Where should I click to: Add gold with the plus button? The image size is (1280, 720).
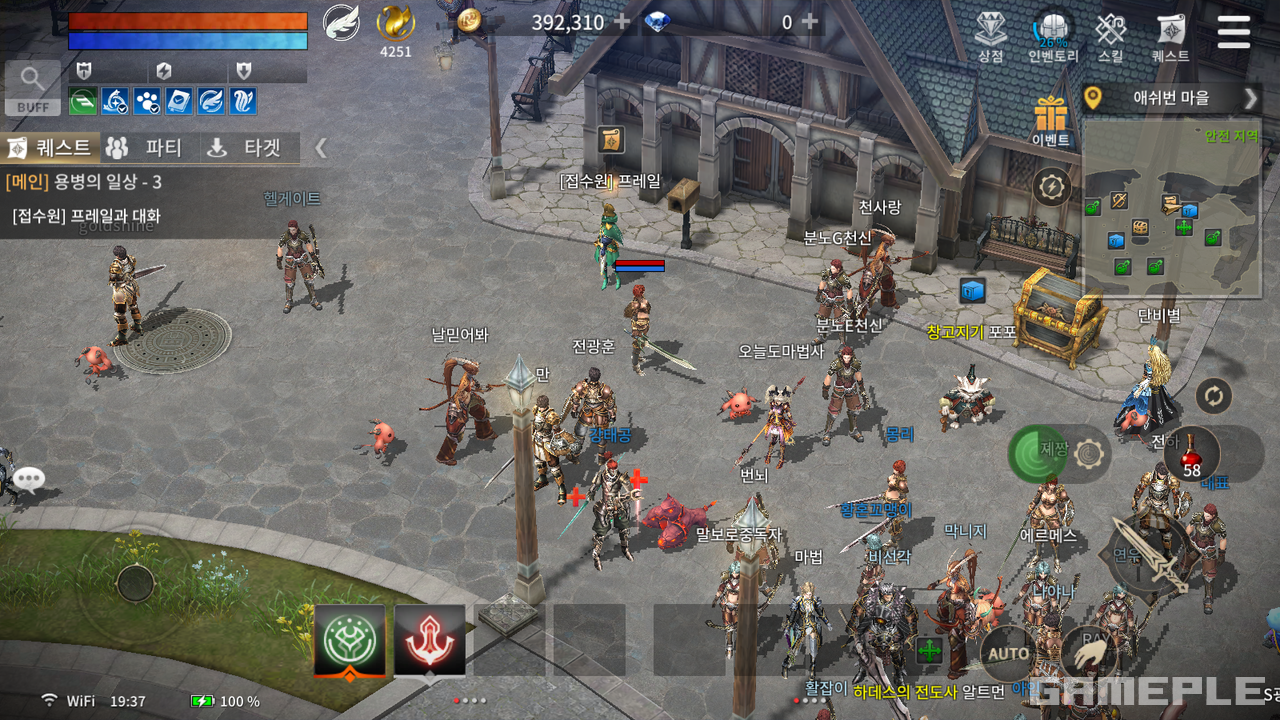[622, 21]
